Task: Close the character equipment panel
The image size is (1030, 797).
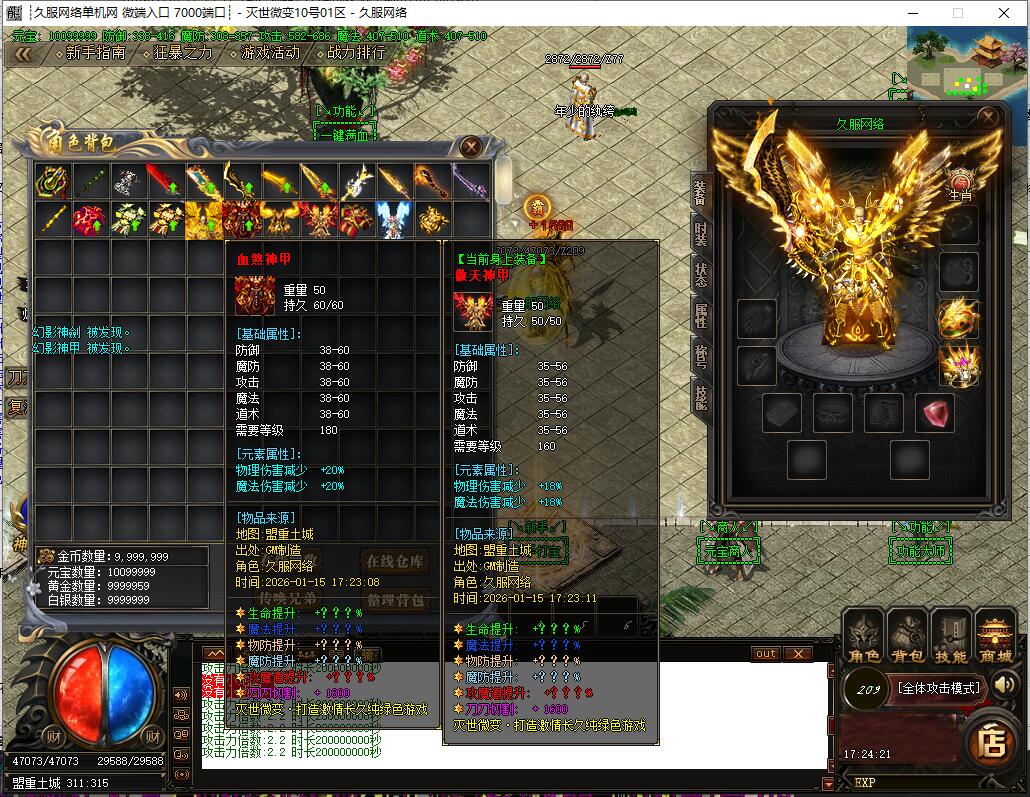Action: pyautogui.click(x=988, y=115)
